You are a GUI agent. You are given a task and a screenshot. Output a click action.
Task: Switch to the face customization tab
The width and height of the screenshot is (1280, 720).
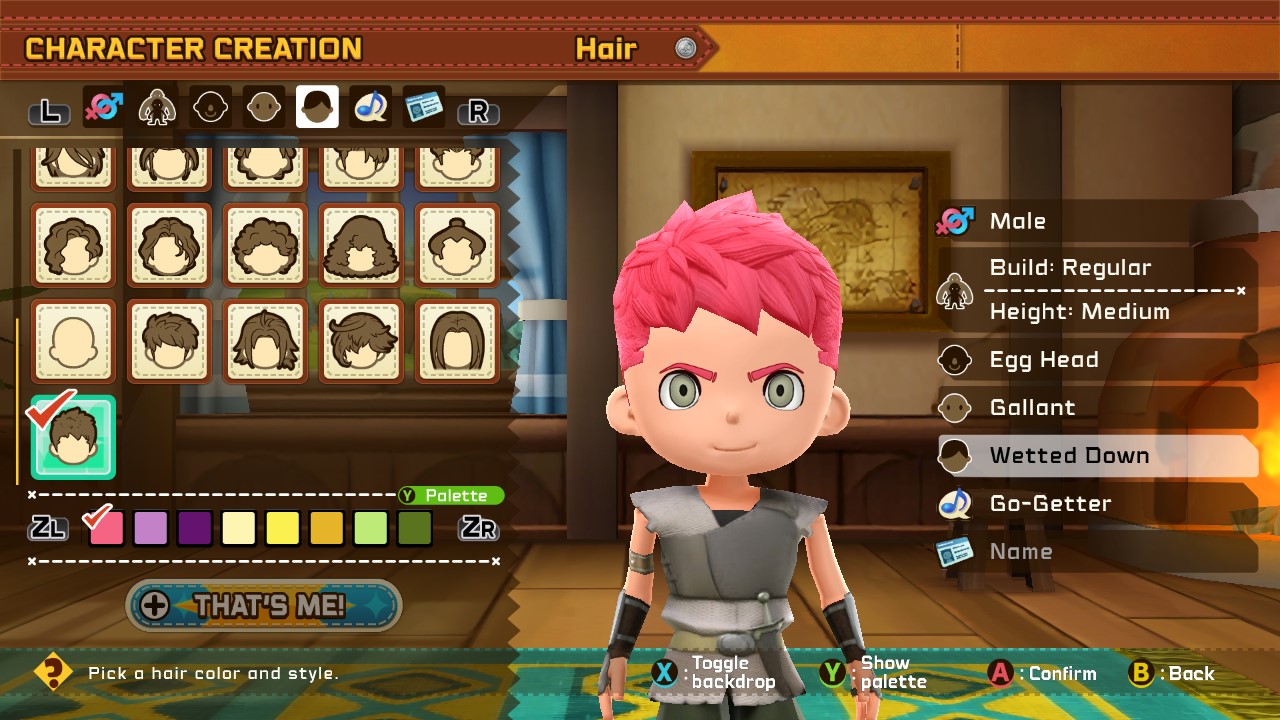coord(263,107)
